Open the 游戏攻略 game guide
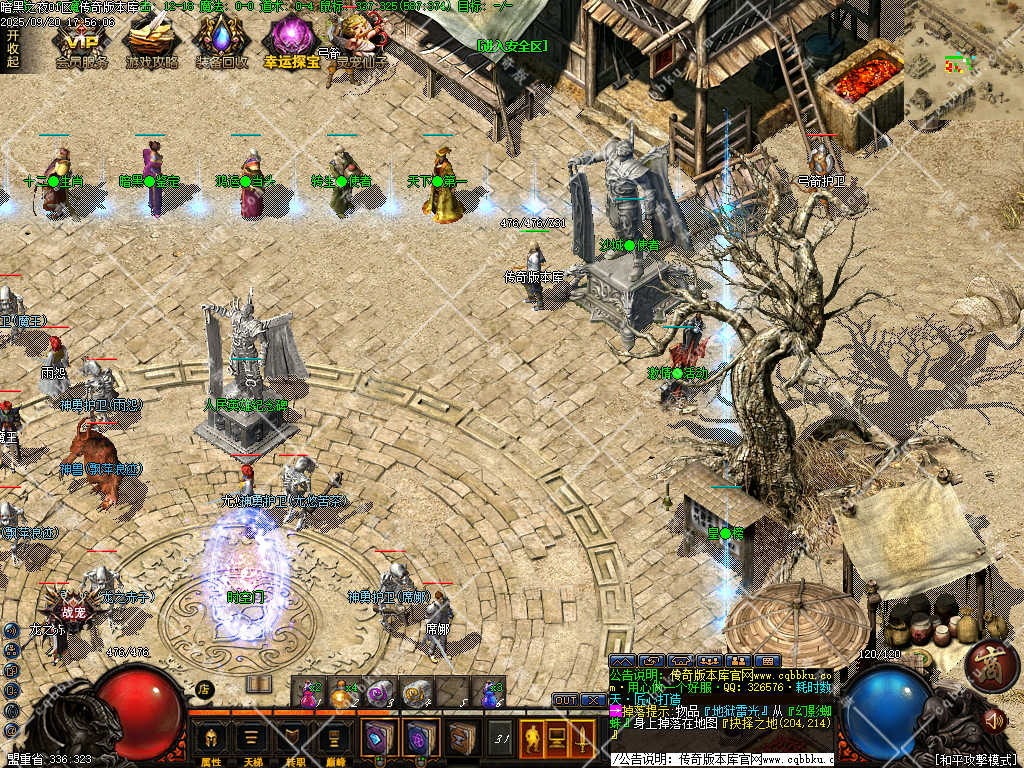The image size is (1024, 768). point(152,42)
